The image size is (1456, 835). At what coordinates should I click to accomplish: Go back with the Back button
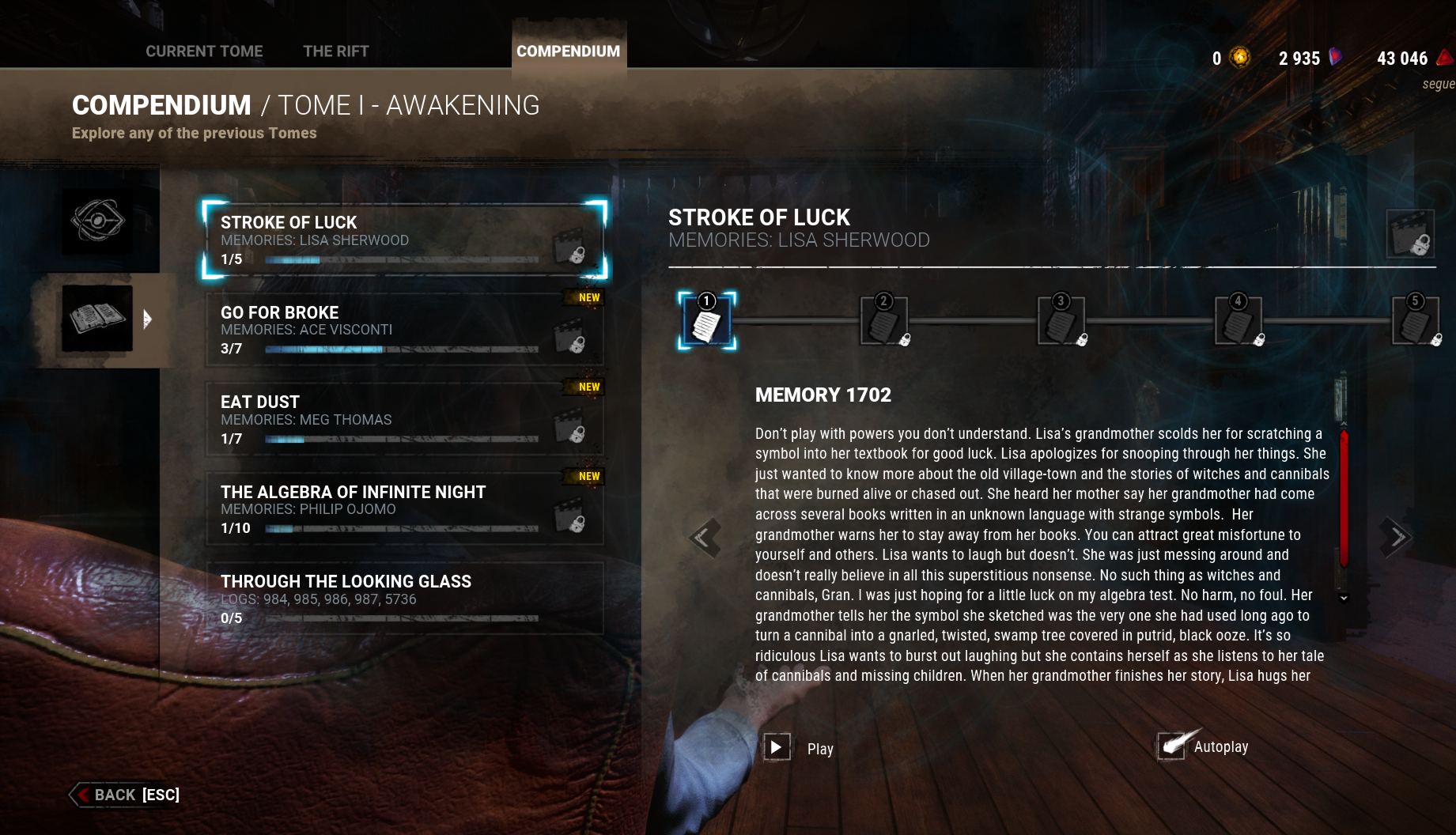point(125,795)
